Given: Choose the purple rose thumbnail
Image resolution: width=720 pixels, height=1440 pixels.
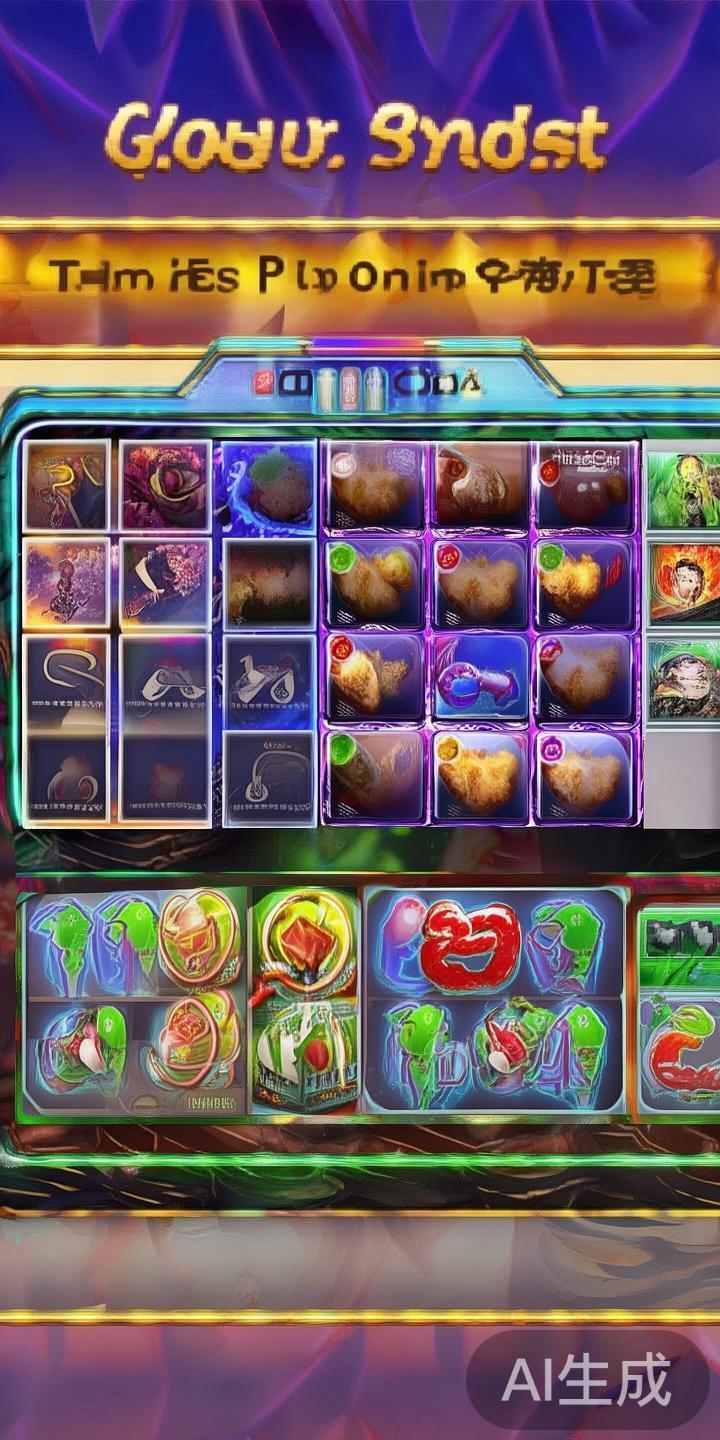Looking at the screenshot, I should pos(165,486).
